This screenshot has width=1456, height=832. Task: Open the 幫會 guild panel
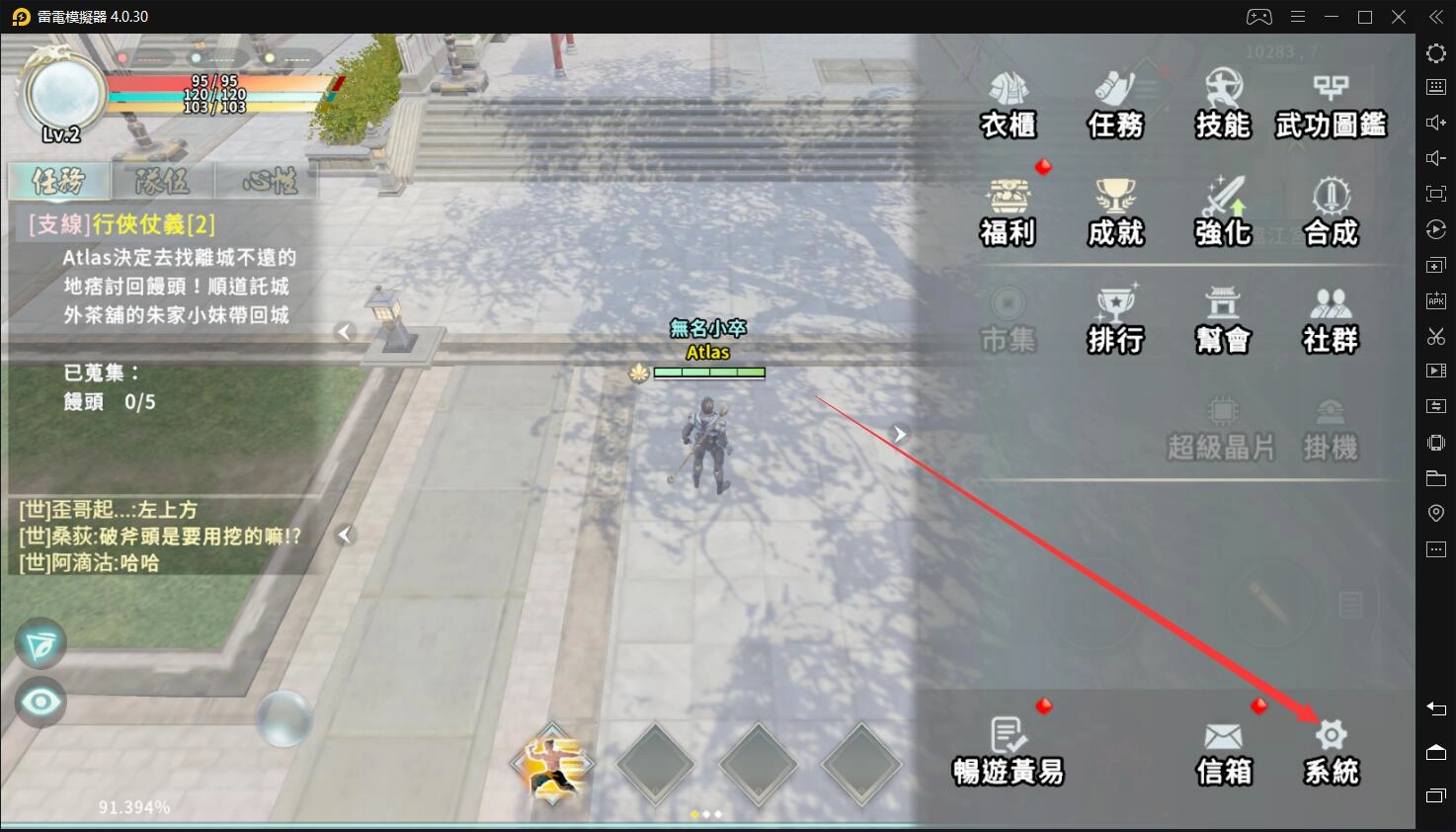tap(1222, 318)
